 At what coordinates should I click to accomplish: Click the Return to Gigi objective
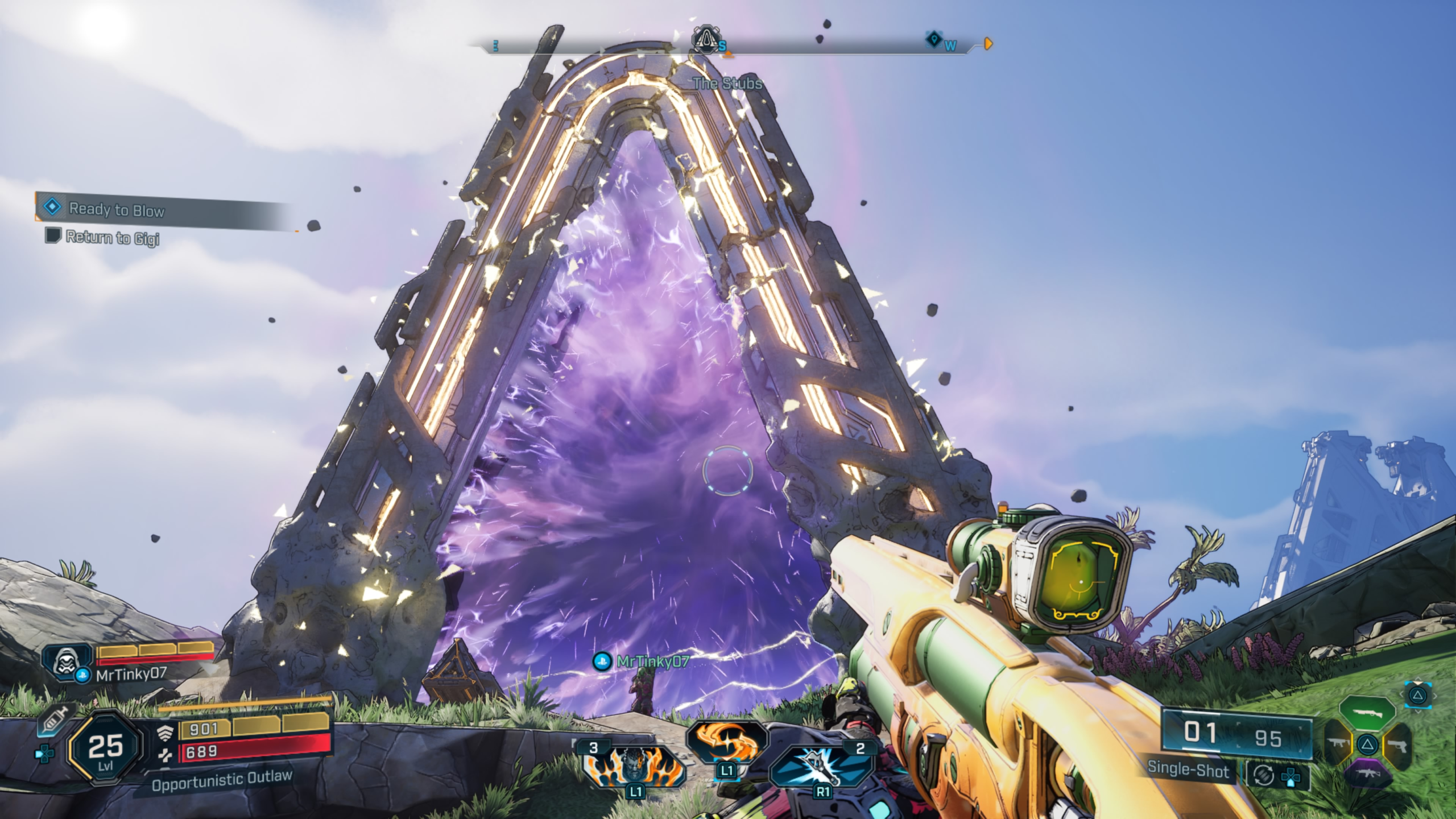(x=113, y=237)
